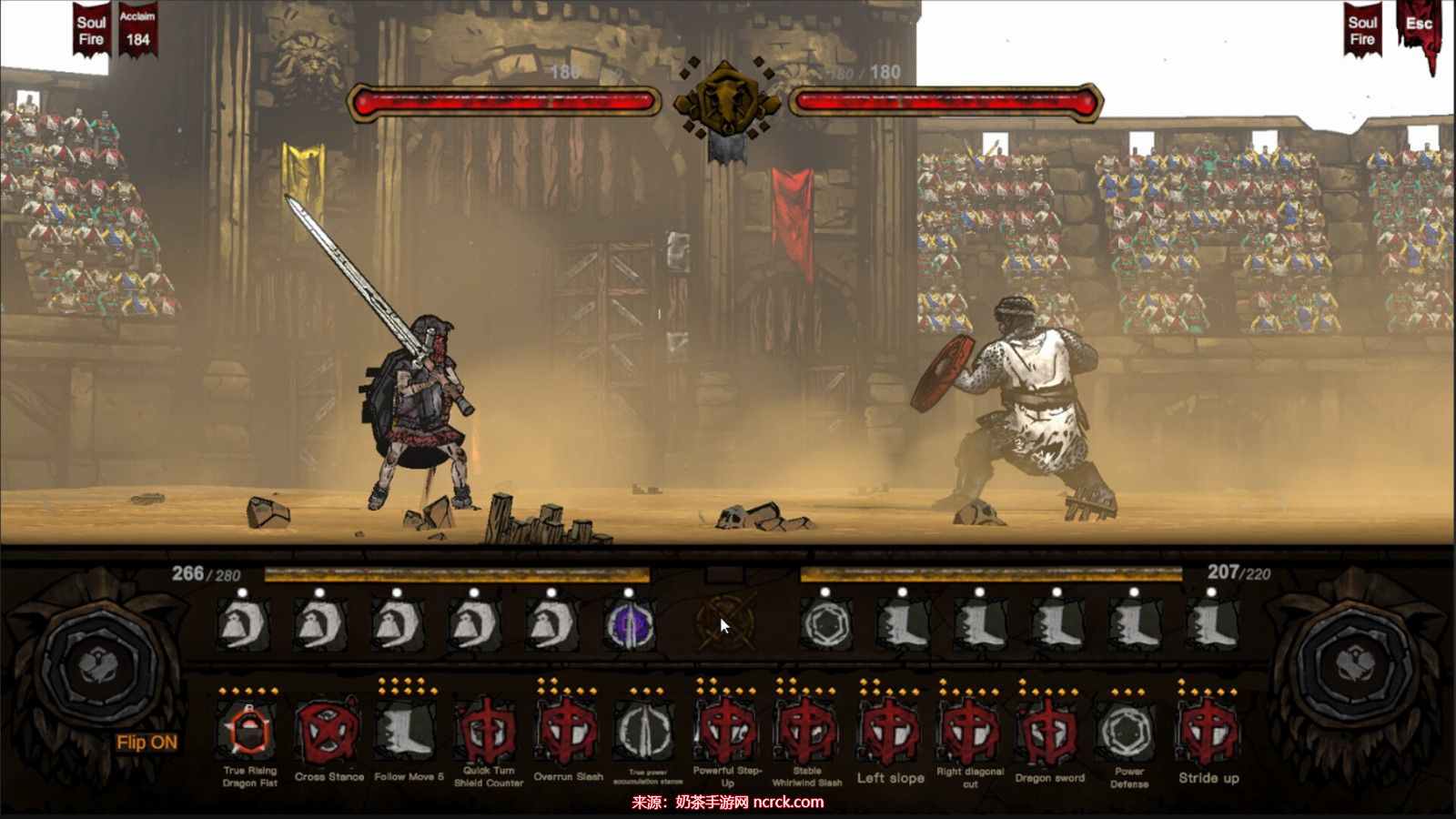1456x819 pixels.
Task: Select the True Rising Dragon Fist skill
Action: [248, 733]
